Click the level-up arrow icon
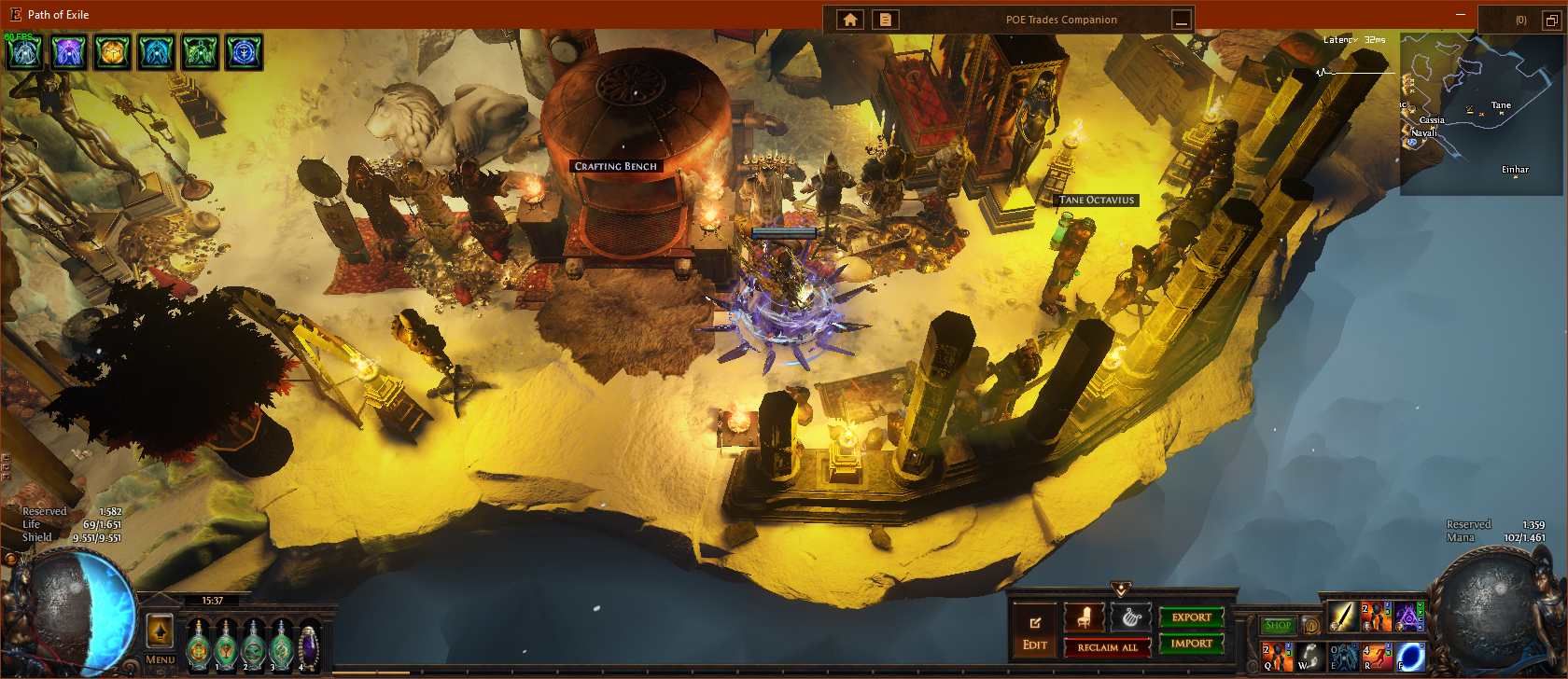The image size is (1568, 679). (160, 631)
